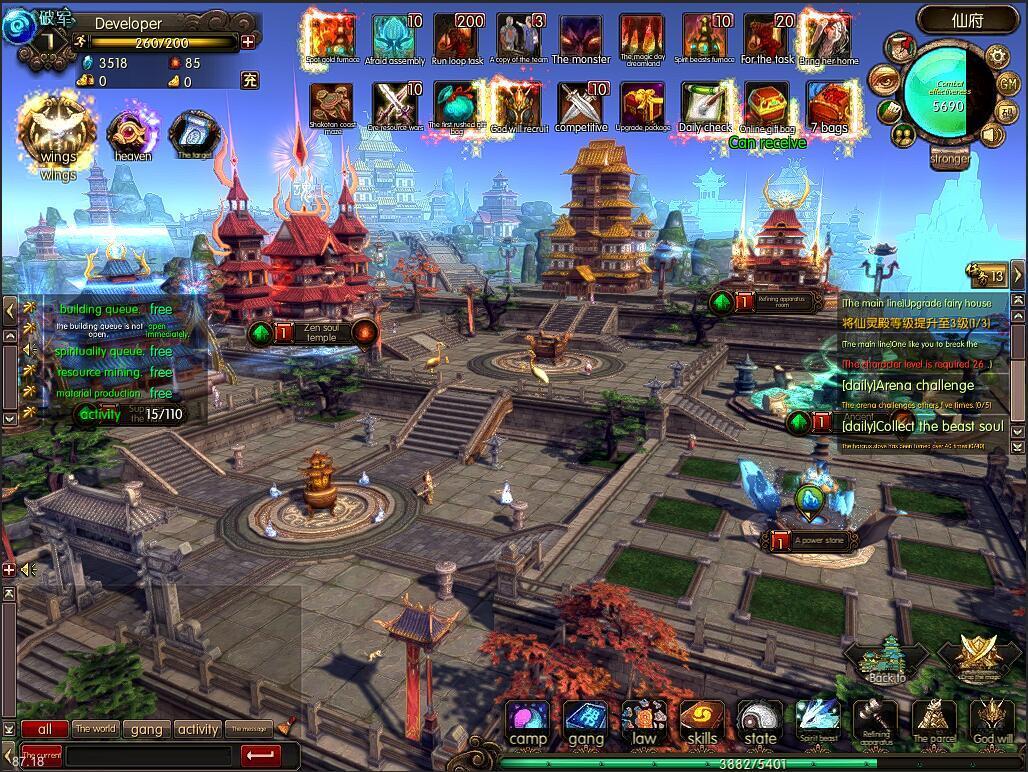Show the character state panel
The width and height of the screenshot is (1028, 772).
760,722
